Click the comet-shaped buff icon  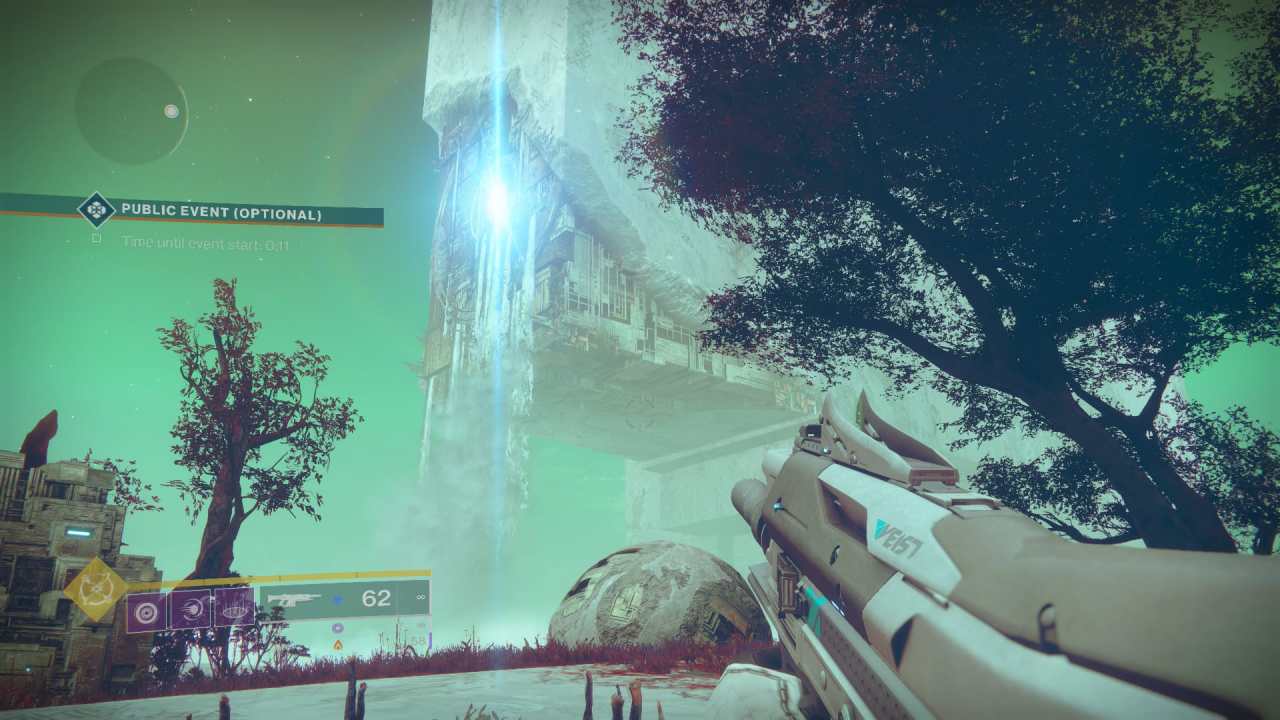[192, 610]
